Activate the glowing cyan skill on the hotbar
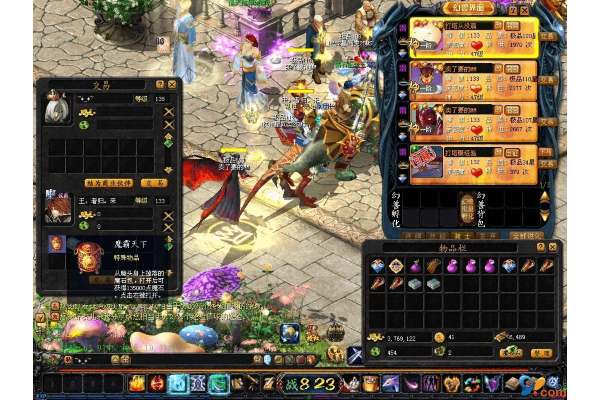This screenshot has width=600, height=400. 178,383
